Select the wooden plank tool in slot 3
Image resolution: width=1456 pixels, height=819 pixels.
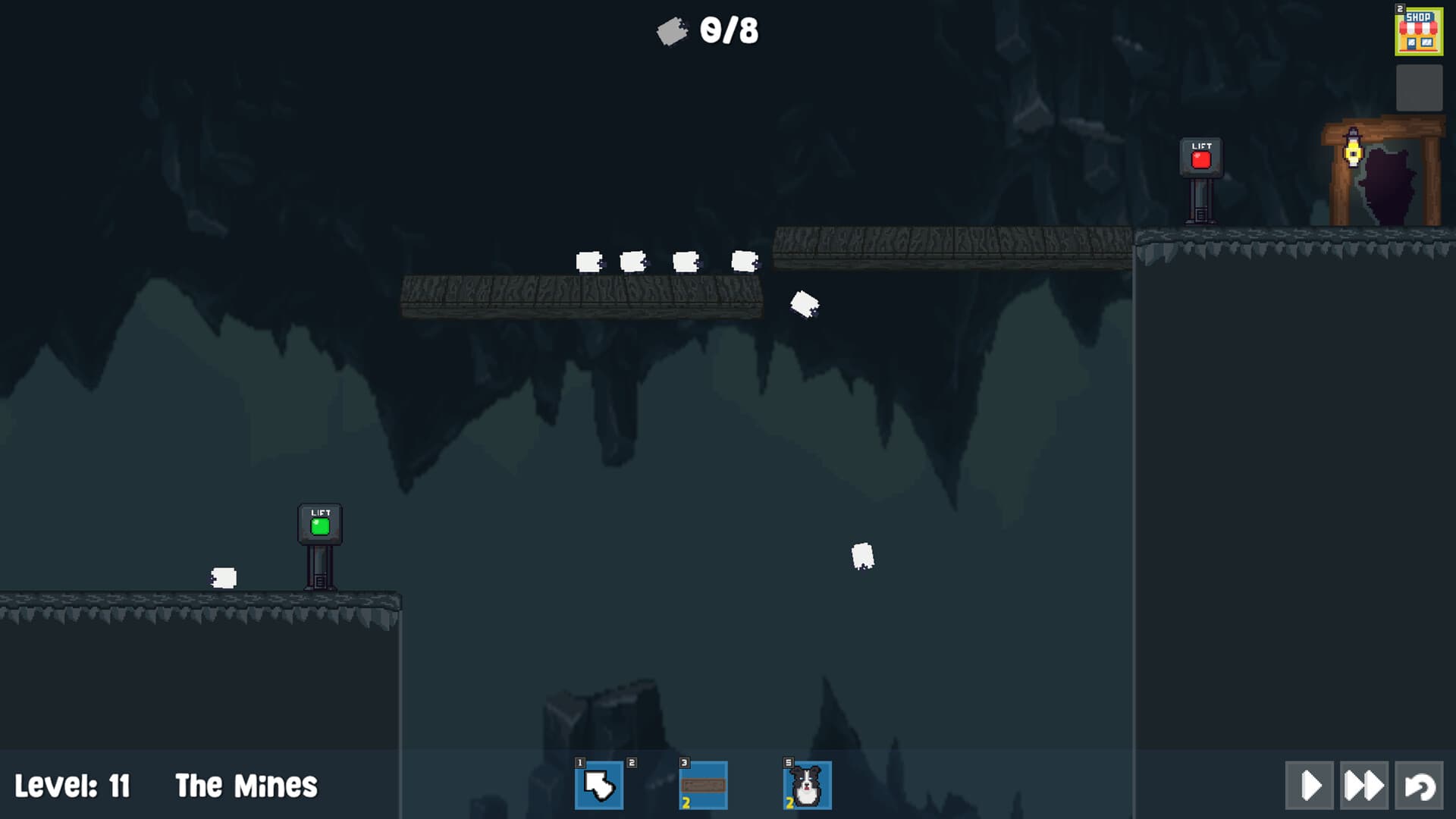coord(701,786)
